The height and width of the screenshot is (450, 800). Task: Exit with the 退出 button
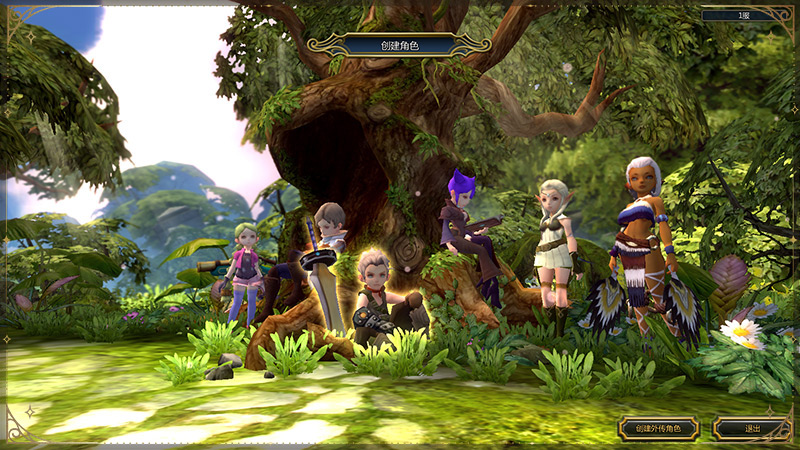752,429
